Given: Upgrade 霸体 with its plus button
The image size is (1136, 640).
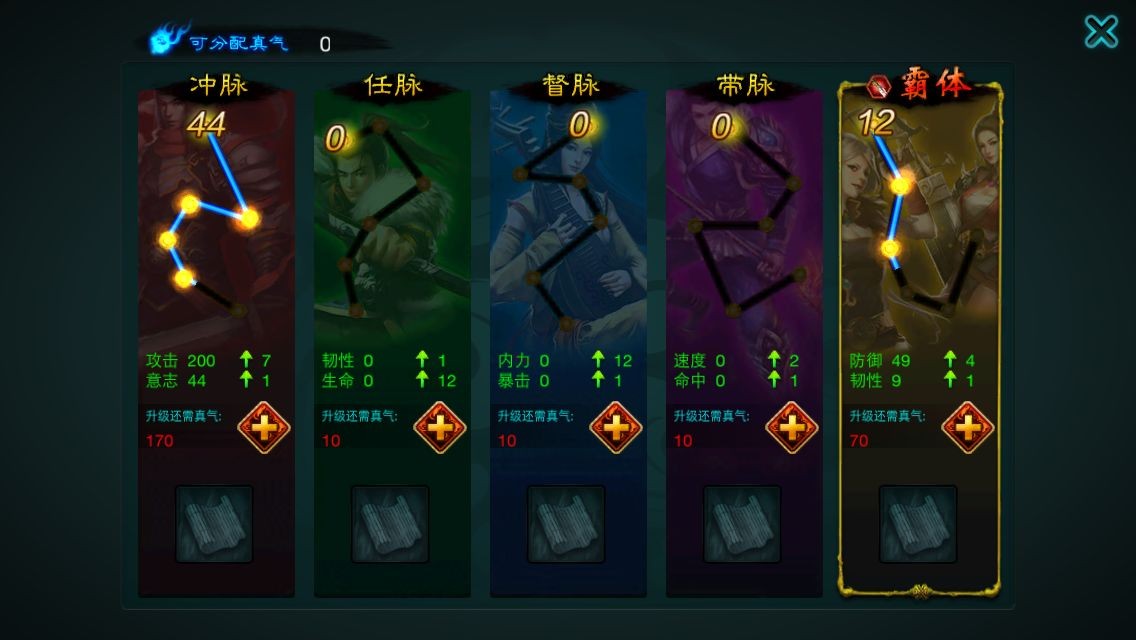Looking at the screenshot, I should click(968, 428).
